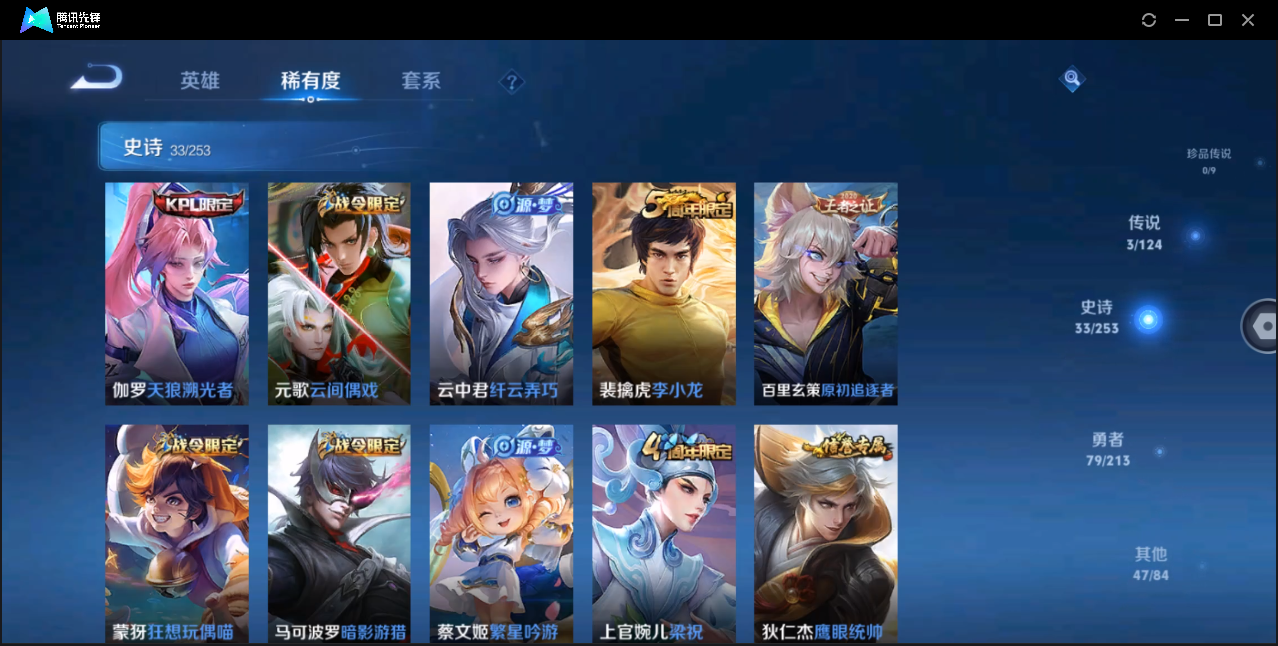Open the 套系 tab
This screenshot has height=646, width=1278.
click(x=421, y=81)
